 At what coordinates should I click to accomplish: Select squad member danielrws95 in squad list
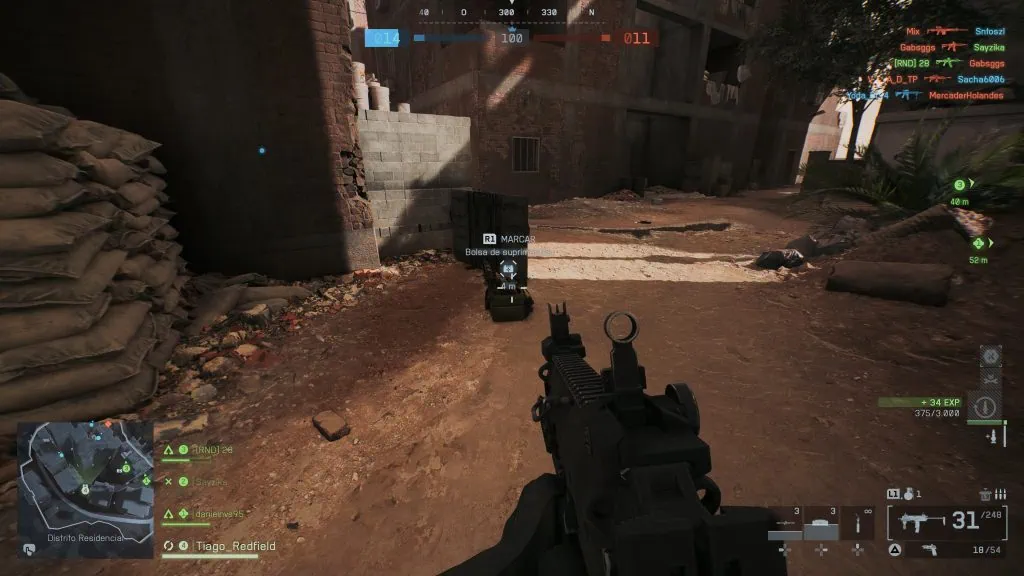click(217, 513)
